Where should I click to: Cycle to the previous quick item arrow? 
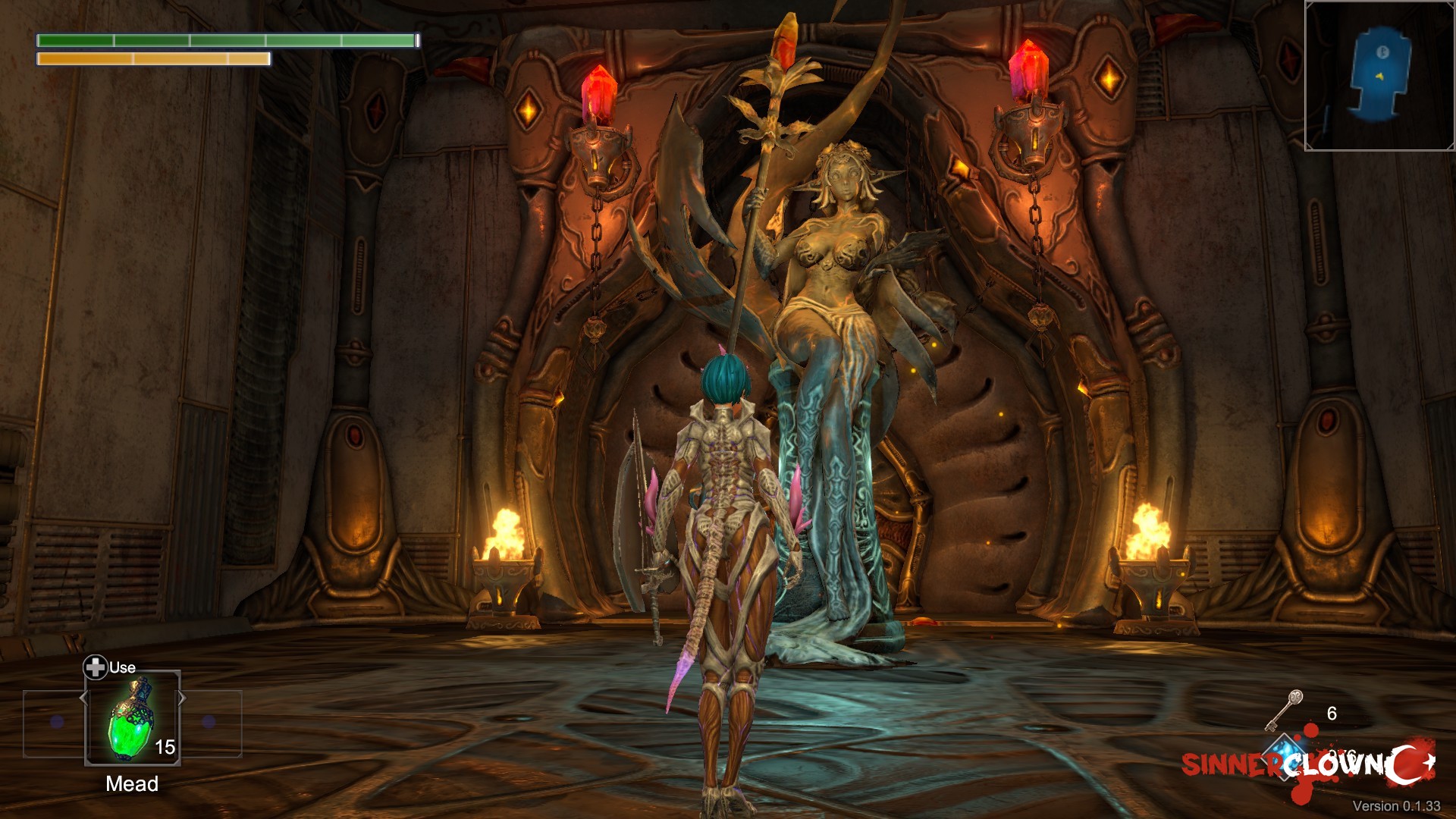[83, 698]
